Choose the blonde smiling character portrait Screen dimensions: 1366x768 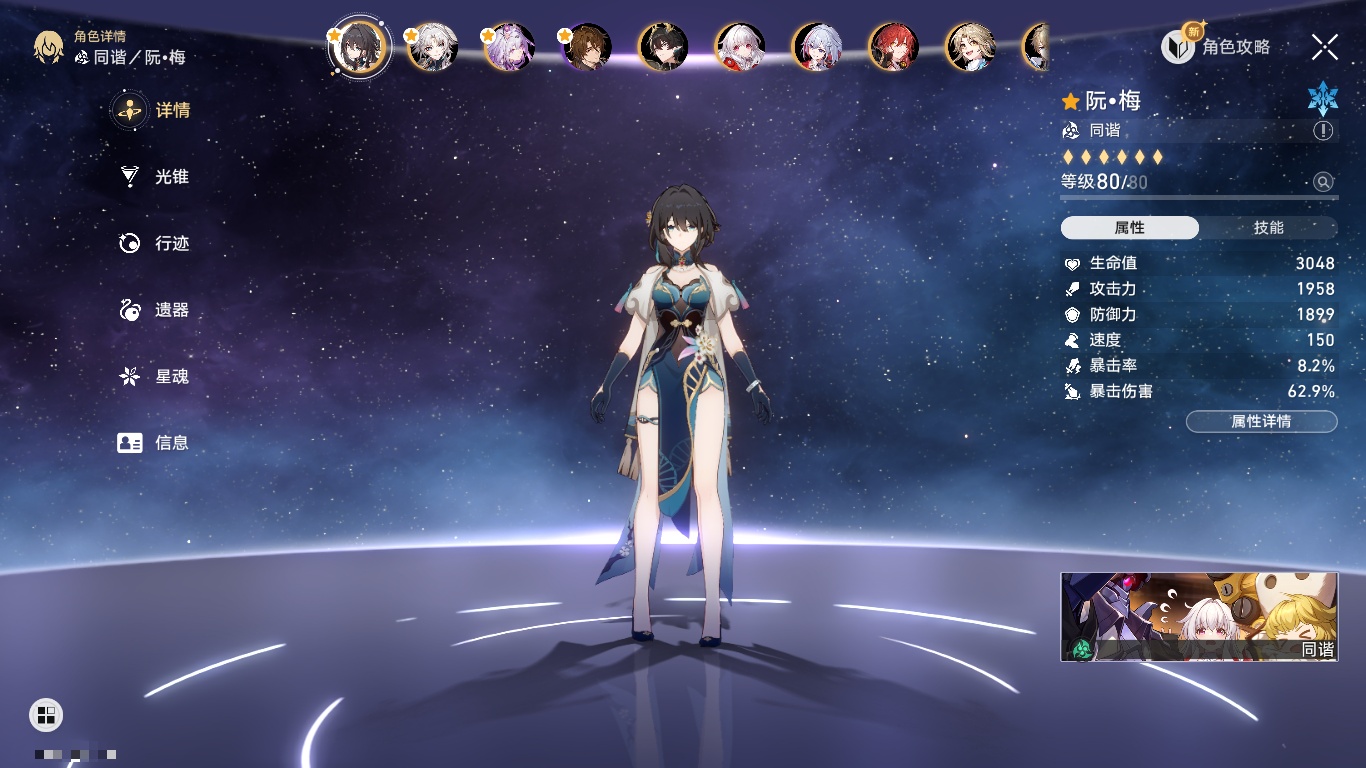pyautogui.click(x=970, y=47)
